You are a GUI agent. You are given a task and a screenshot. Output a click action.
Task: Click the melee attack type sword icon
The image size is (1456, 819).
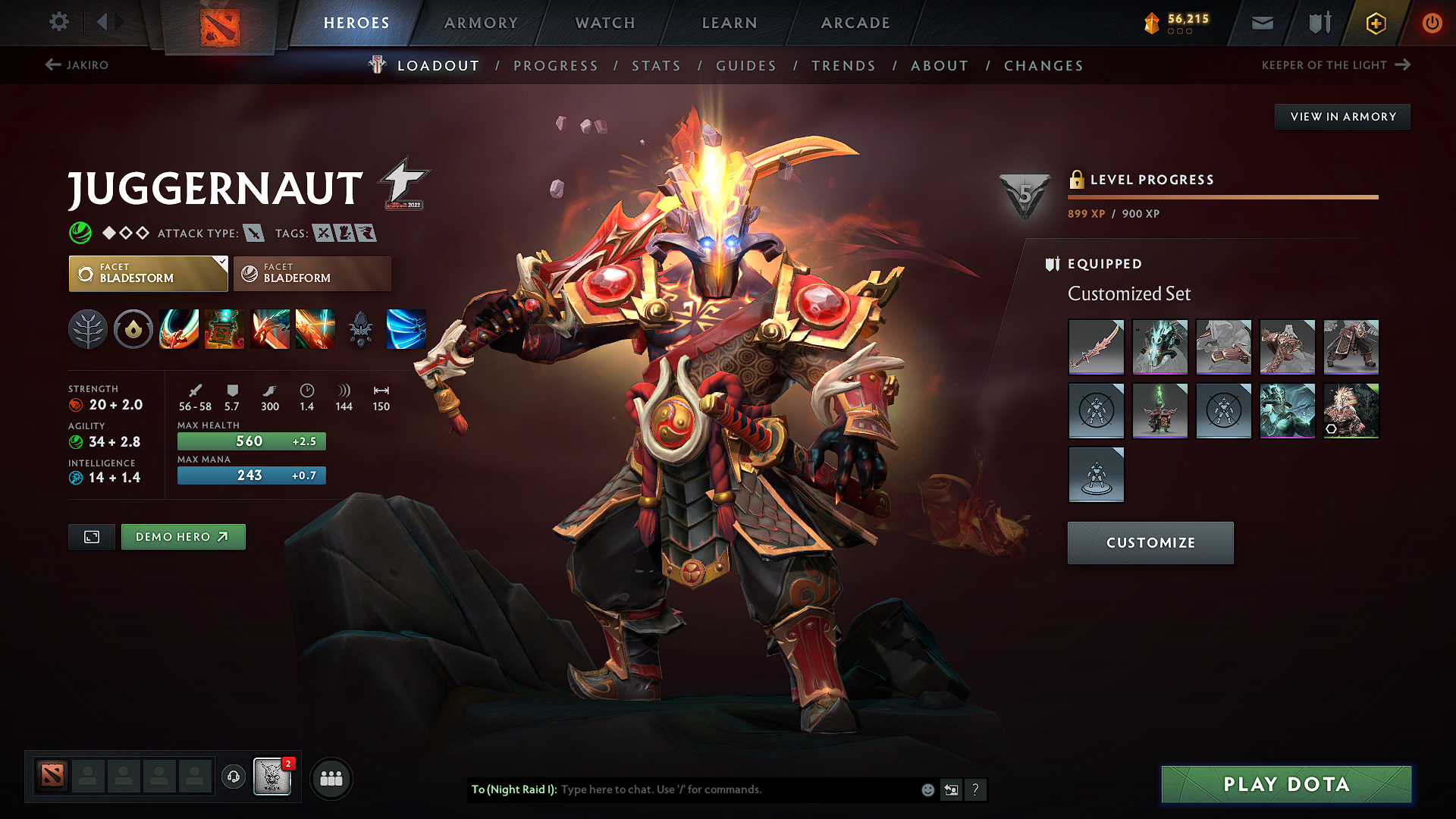pos(253,233)
